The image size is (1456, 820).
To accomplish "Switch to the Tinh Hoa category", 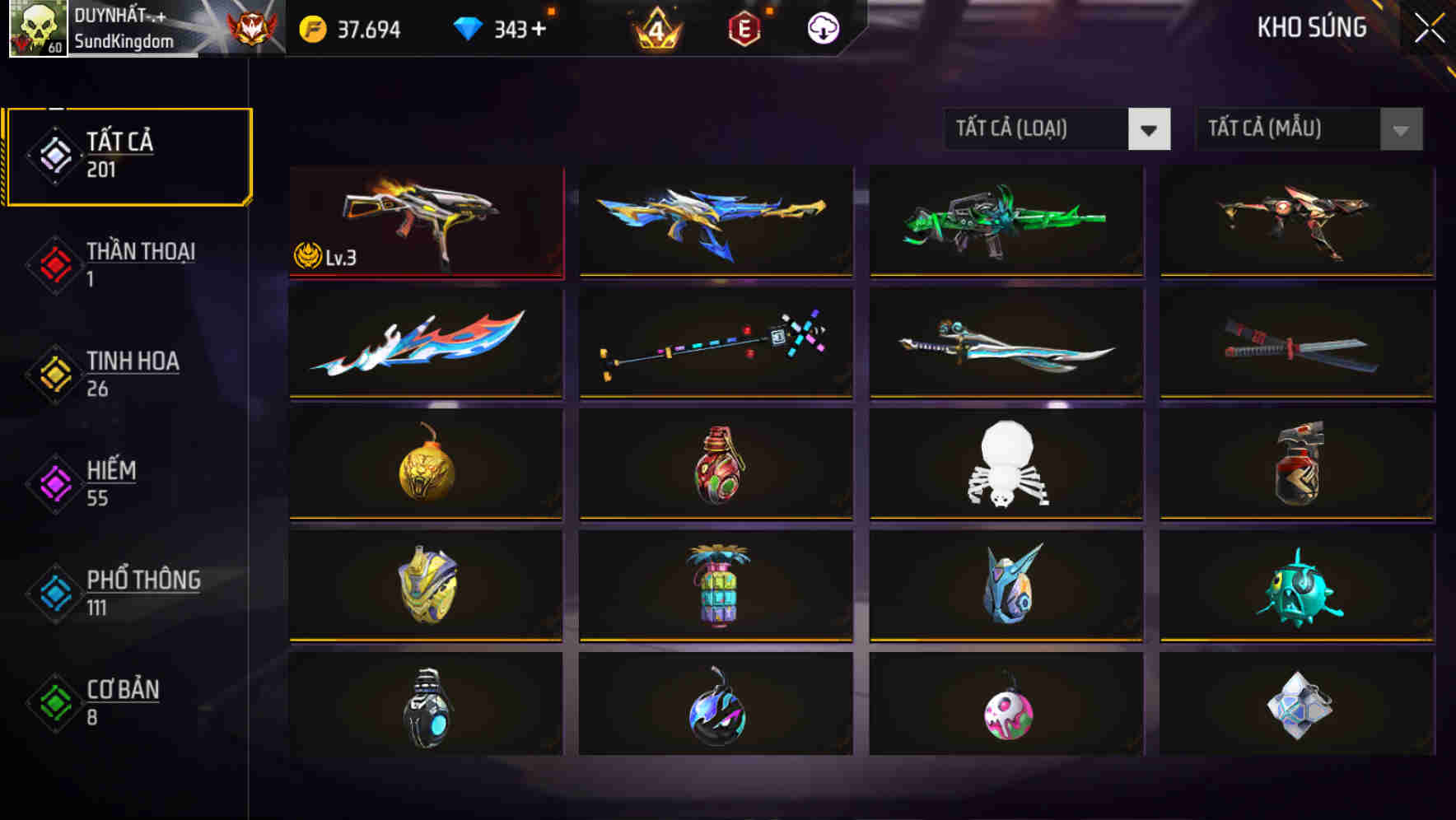I will pyautogui.click(x=132, y=373).
